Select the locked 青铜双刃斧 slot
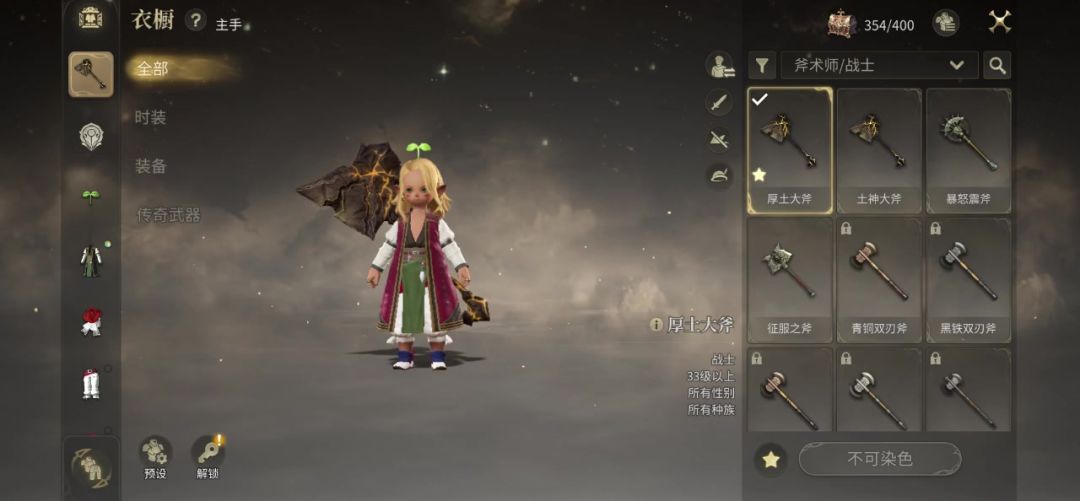The image size is (1080, 501). [x=879, y=280]
